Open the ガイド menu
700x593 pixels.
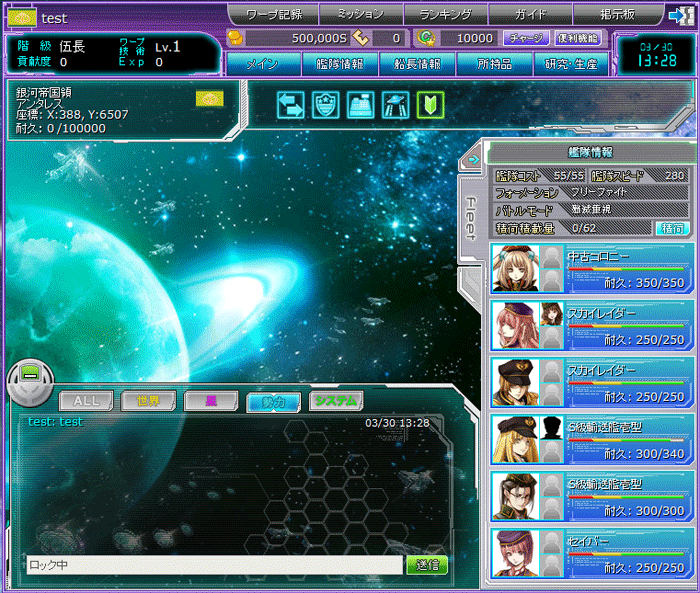pyautogui.click(x=530, y=15)
